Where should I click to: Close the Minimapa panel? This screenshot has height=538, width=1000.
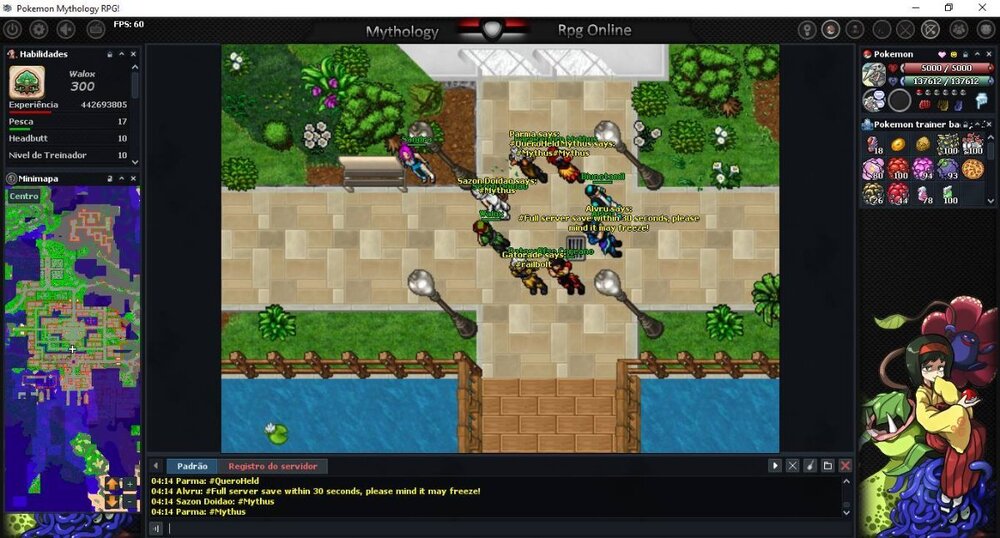click(135, 179)
